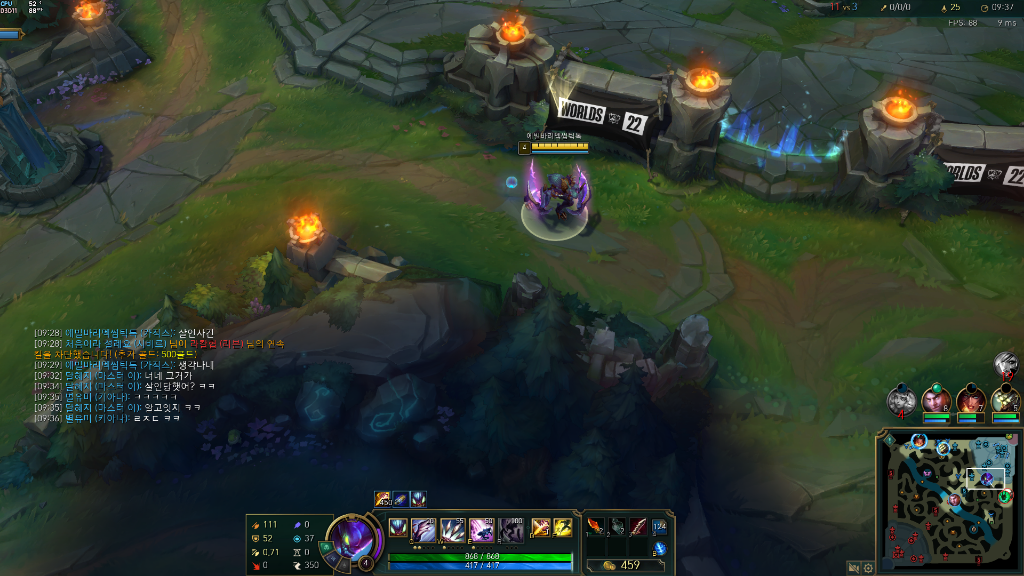1024x576 pixels.
Task: Activate the W ability Void Spike
Action: (453, 528)
